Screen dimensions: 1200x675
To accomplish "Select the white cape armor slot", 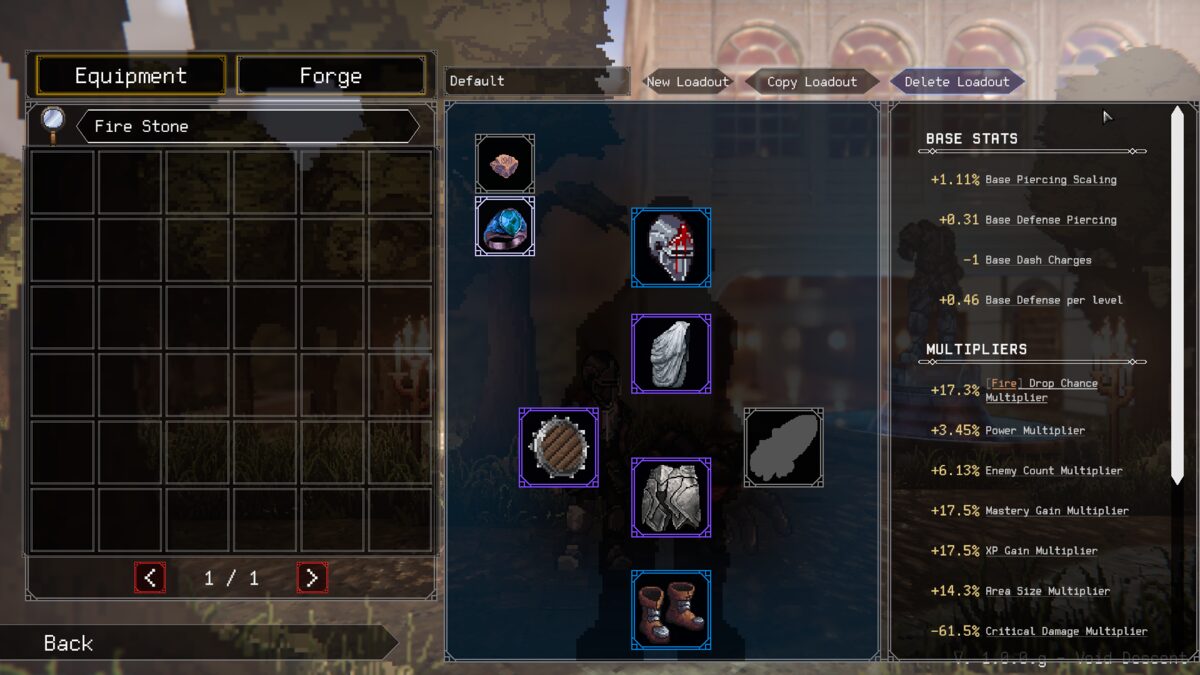I will point(671,354).
